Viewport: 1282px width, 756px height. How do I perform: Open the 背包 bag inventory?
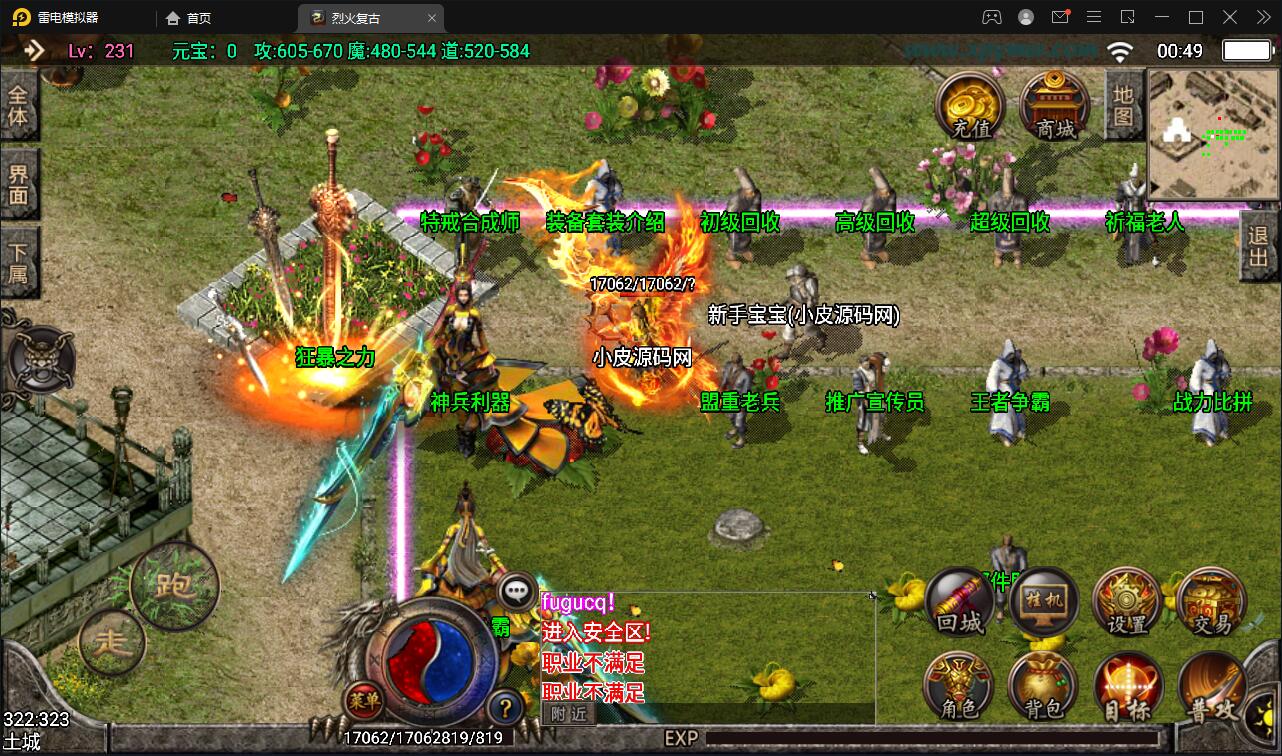[1044, 688]
